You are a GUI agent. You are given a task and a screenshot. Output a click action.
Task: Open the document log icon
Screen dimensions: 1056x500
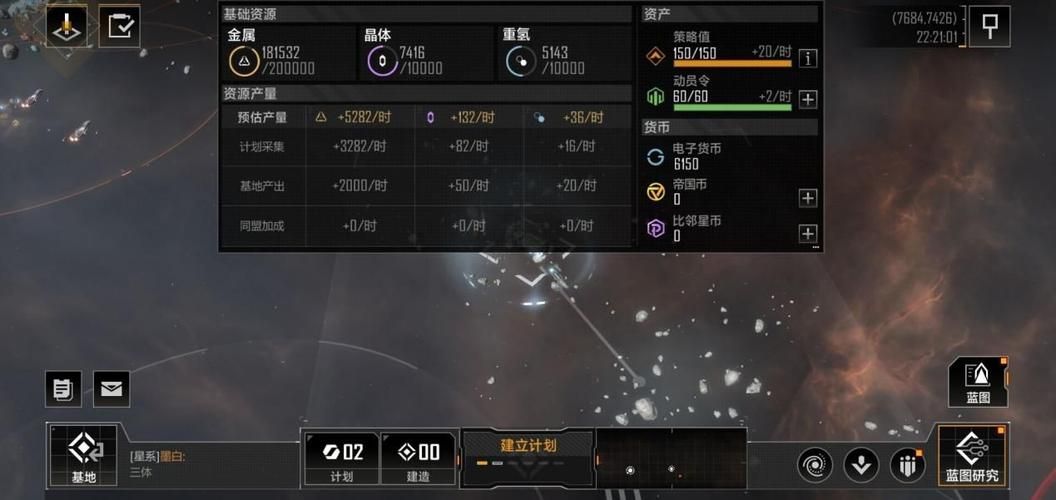pyautogui.click(x=63, y=389)
